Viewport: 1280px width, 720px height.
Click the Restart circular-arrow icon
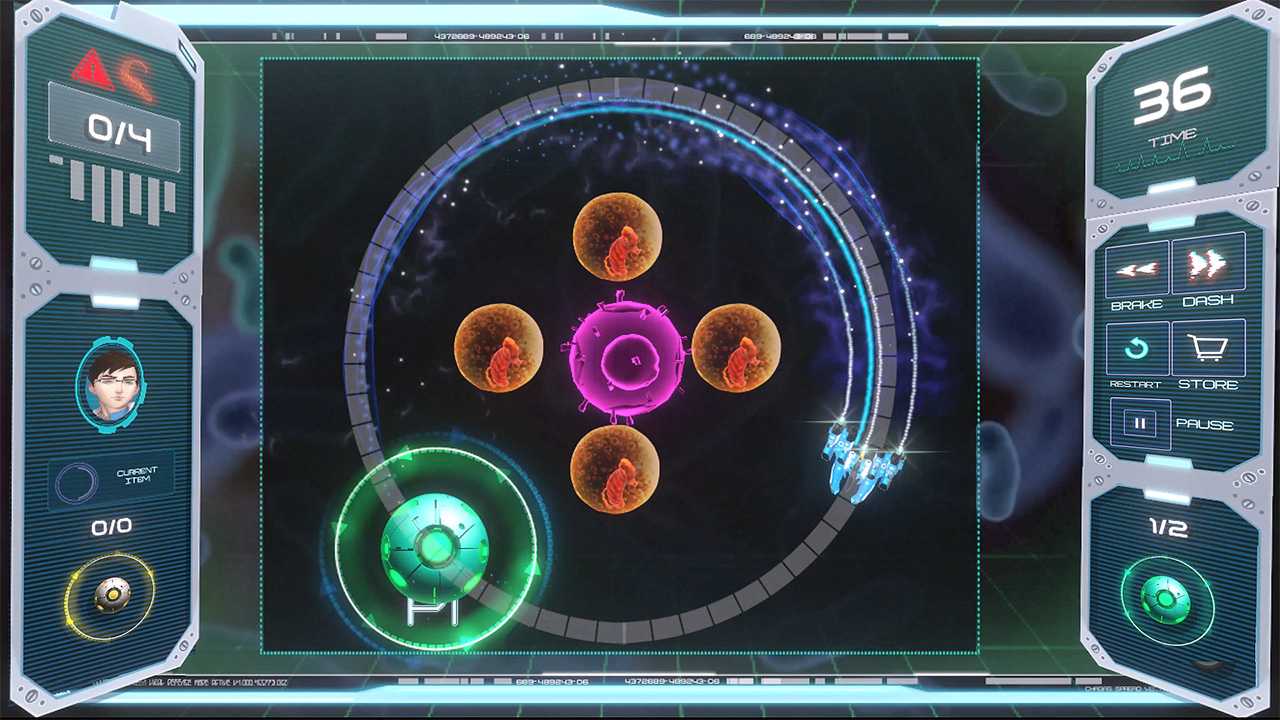(1138, 347)
